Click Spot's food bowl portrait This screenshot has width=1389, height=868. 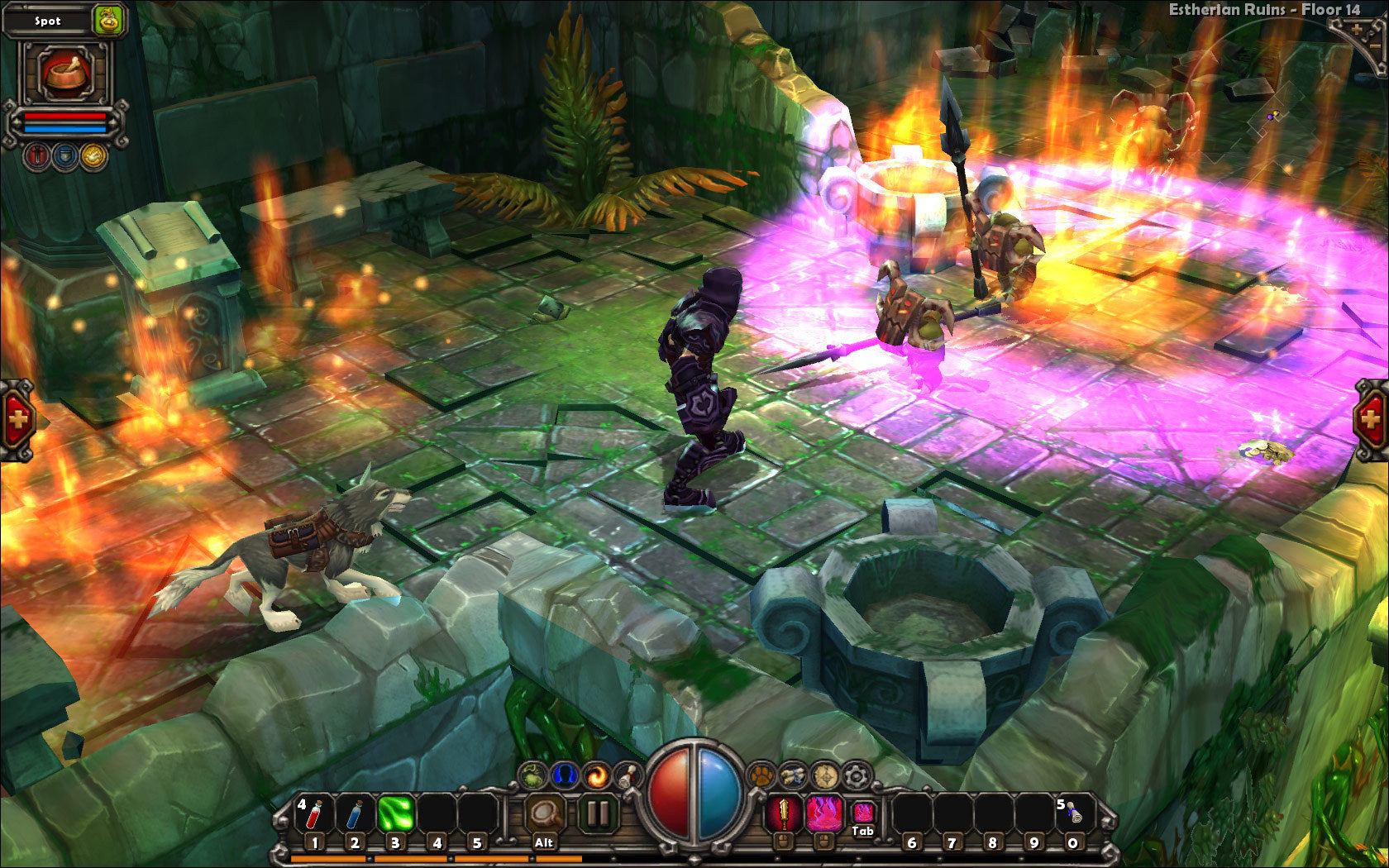tap(64, 72)
